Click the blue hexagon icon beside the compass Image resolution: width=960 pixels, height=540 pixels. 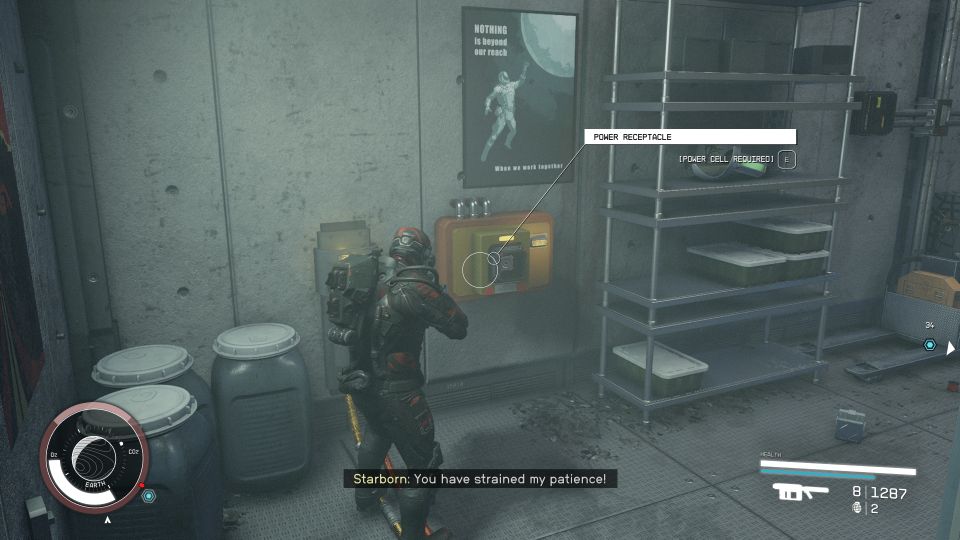(x=149, y=495)
